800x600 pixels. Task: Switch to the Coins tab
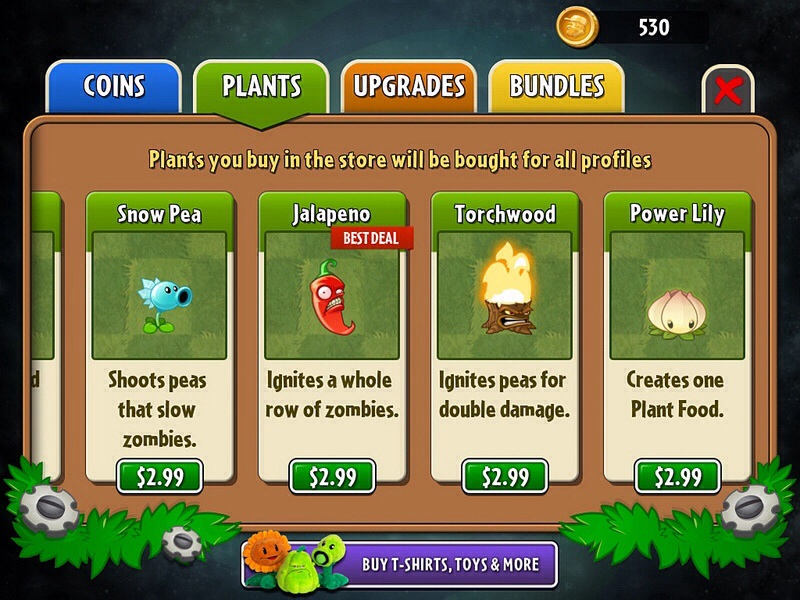[113, 87]
